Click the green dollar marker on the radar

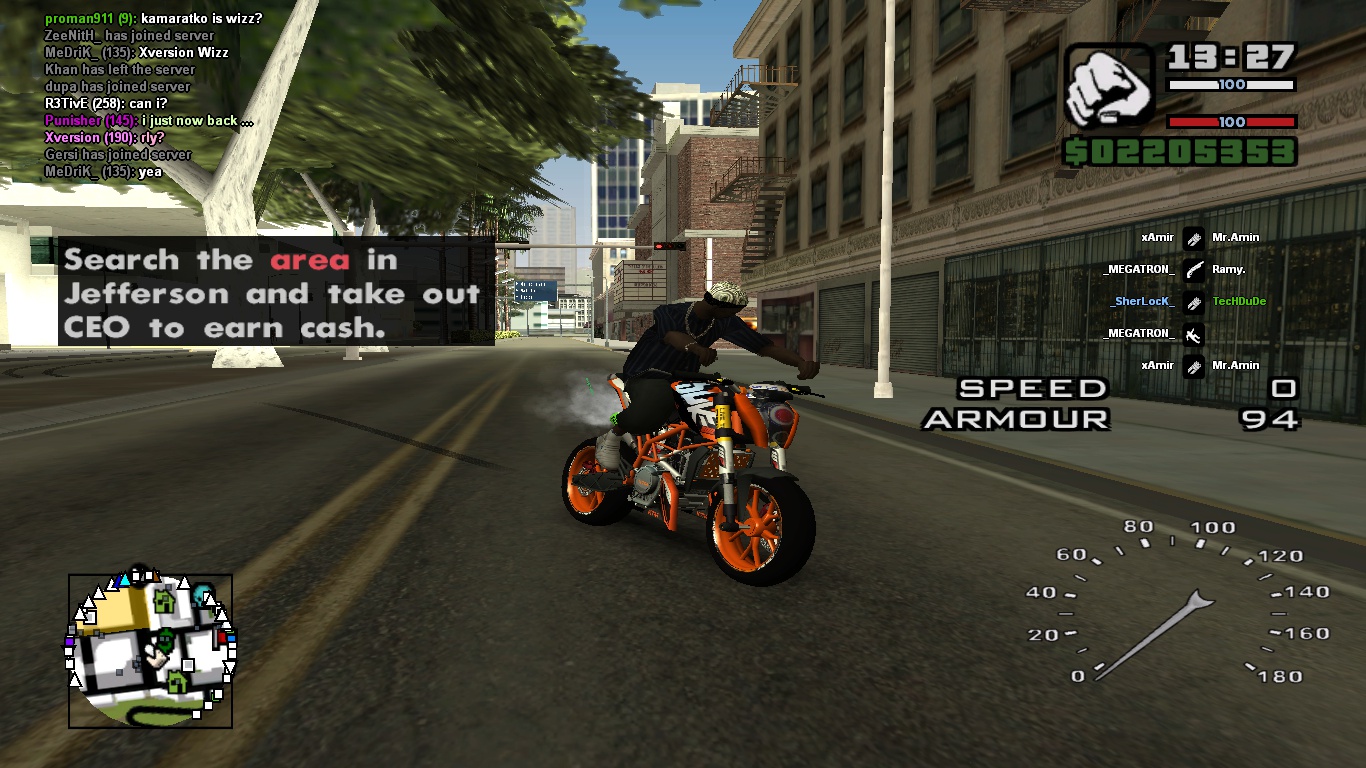pyautogui.click(x=164, y=640)
